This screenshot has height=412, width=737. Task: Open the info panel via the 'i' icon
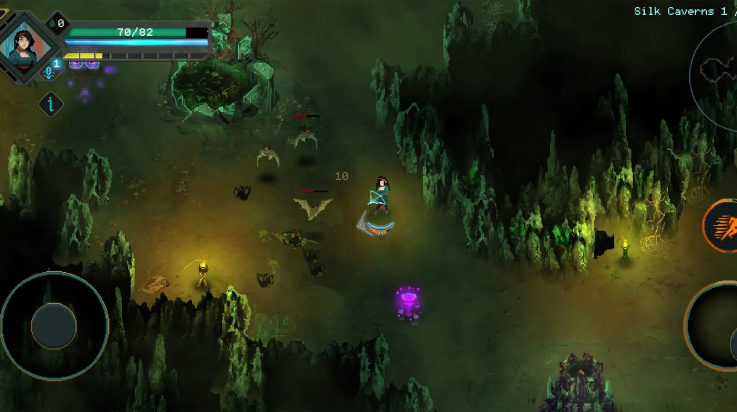pos(51,103)
